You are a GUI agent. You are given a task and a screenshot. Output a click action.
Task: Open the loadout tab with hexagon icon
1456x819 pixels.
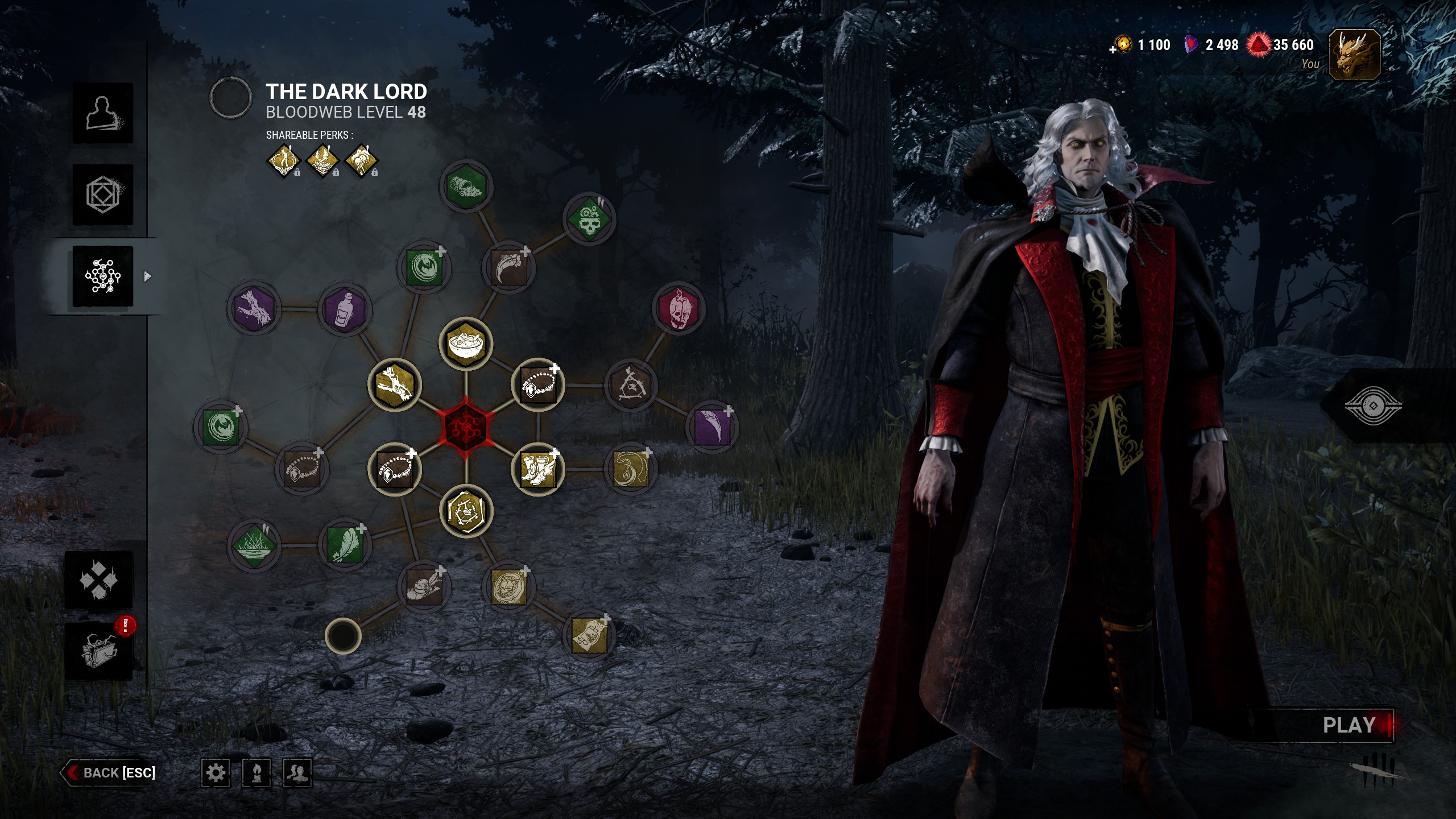pos(103,195)
